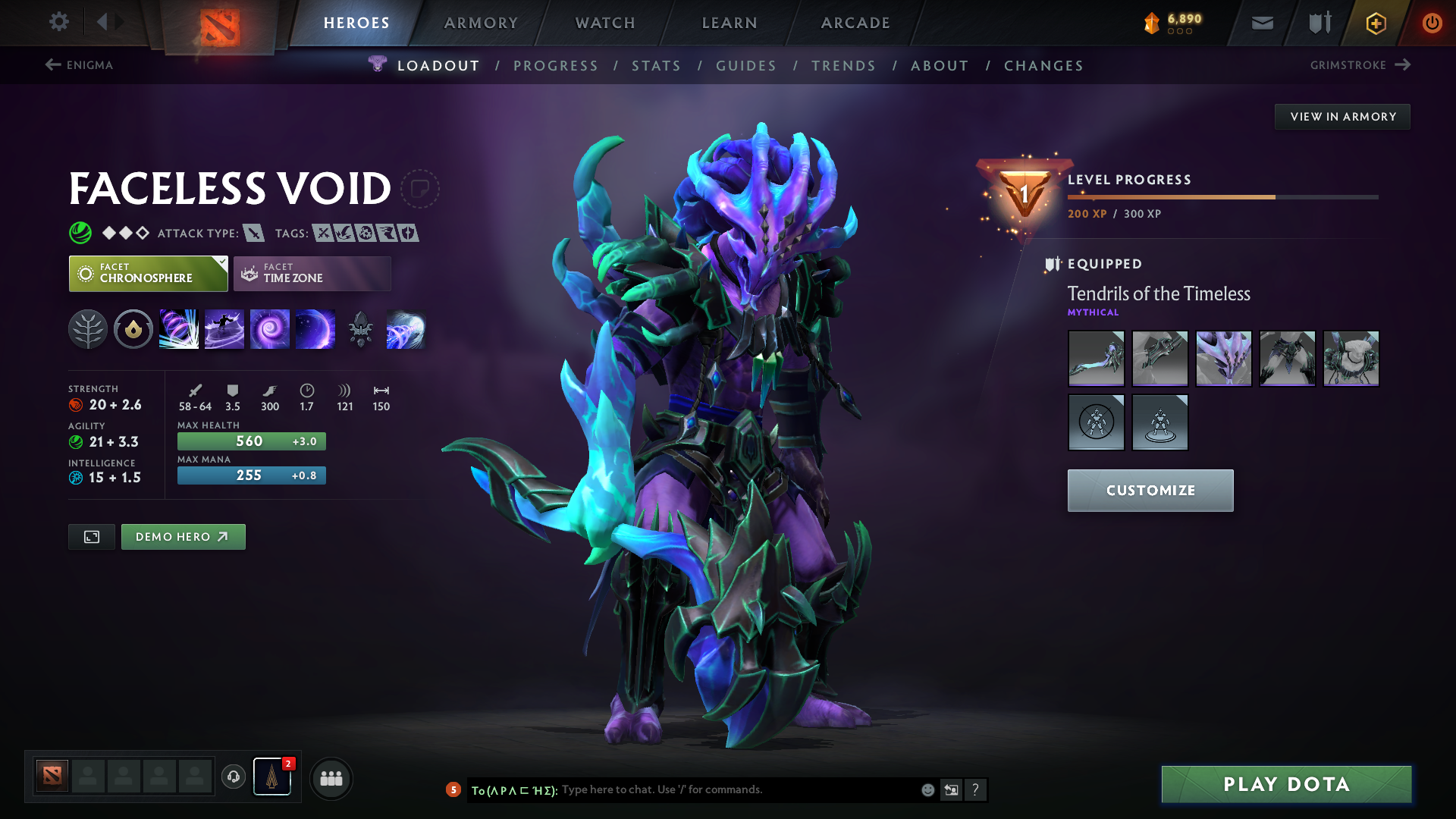Select the Time Zone facet
1456x819 pixels.
[x=312, y=273]
